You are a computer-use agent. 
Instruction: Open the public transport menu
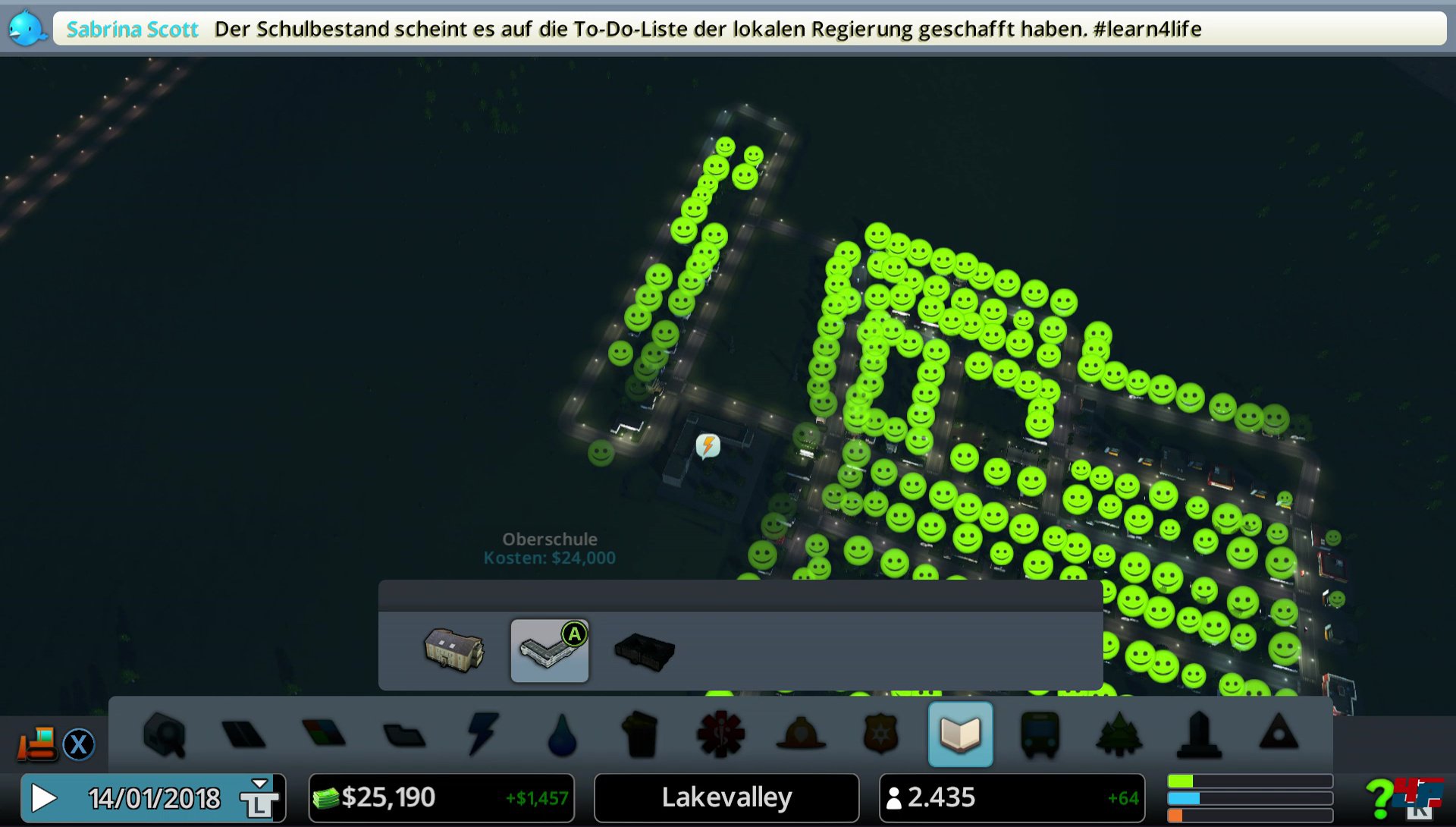click(x=1040, y=734)
